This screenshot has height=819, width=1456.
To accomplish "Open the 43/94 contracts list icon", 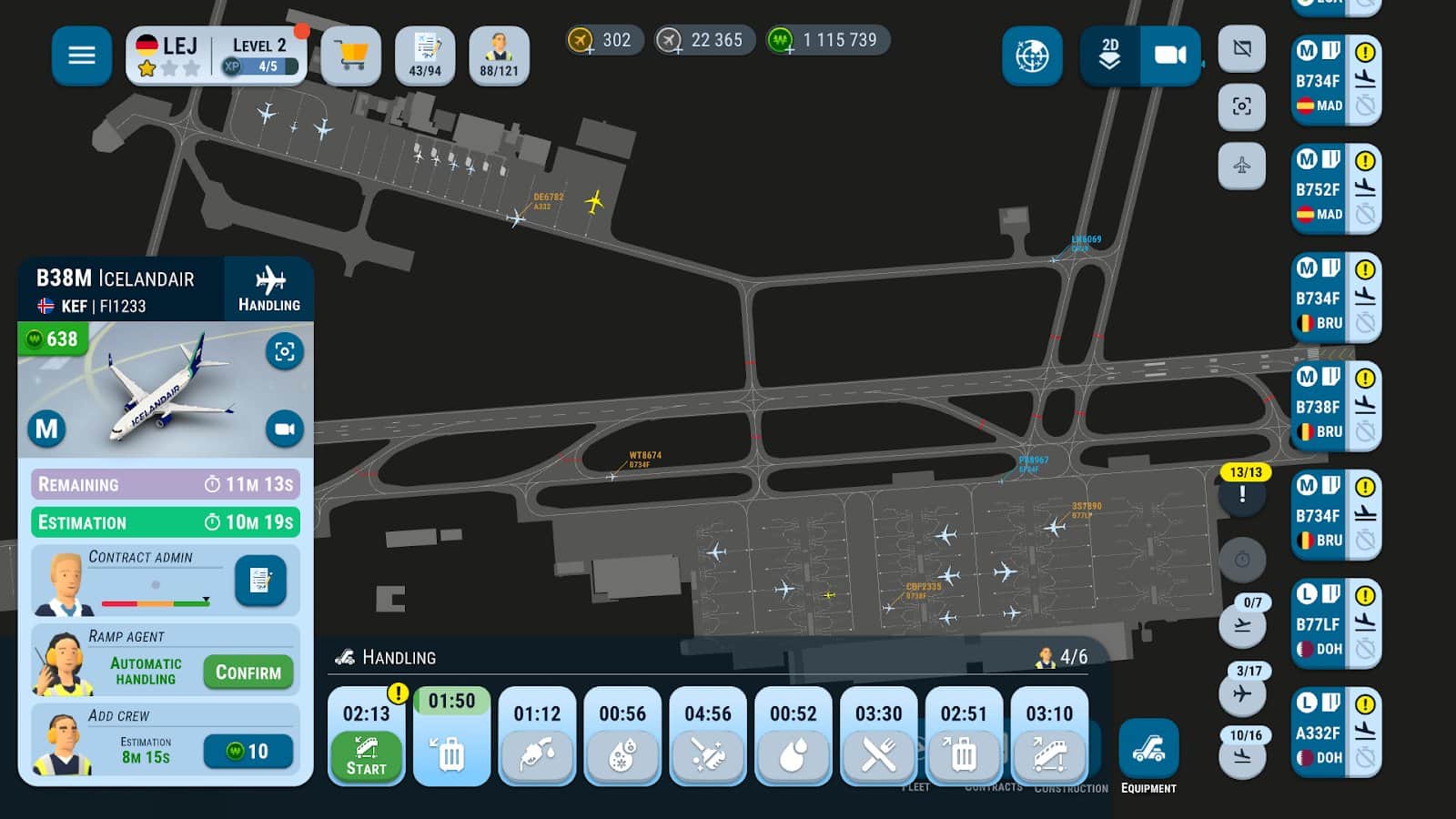I will [425, 56].
